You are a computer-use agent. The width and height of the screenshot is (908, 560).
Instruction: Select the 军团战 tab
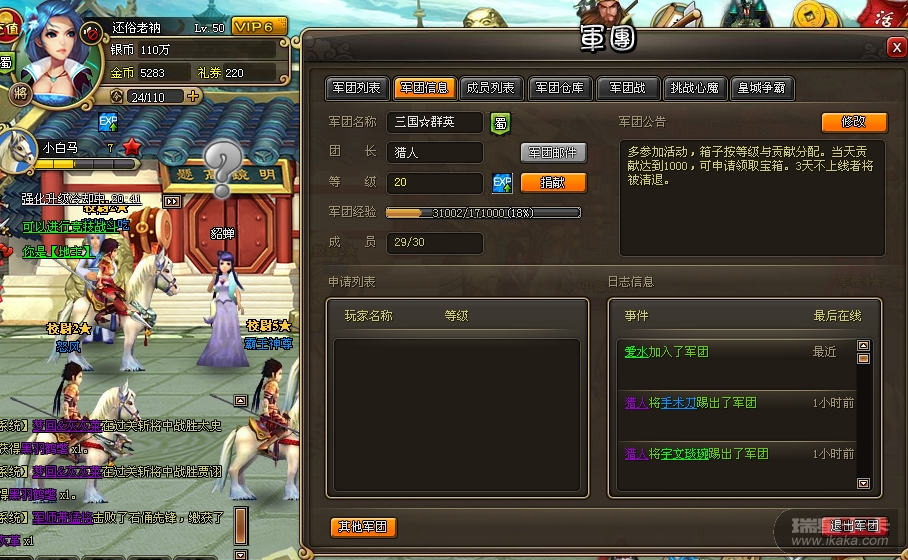click(628, 88)
